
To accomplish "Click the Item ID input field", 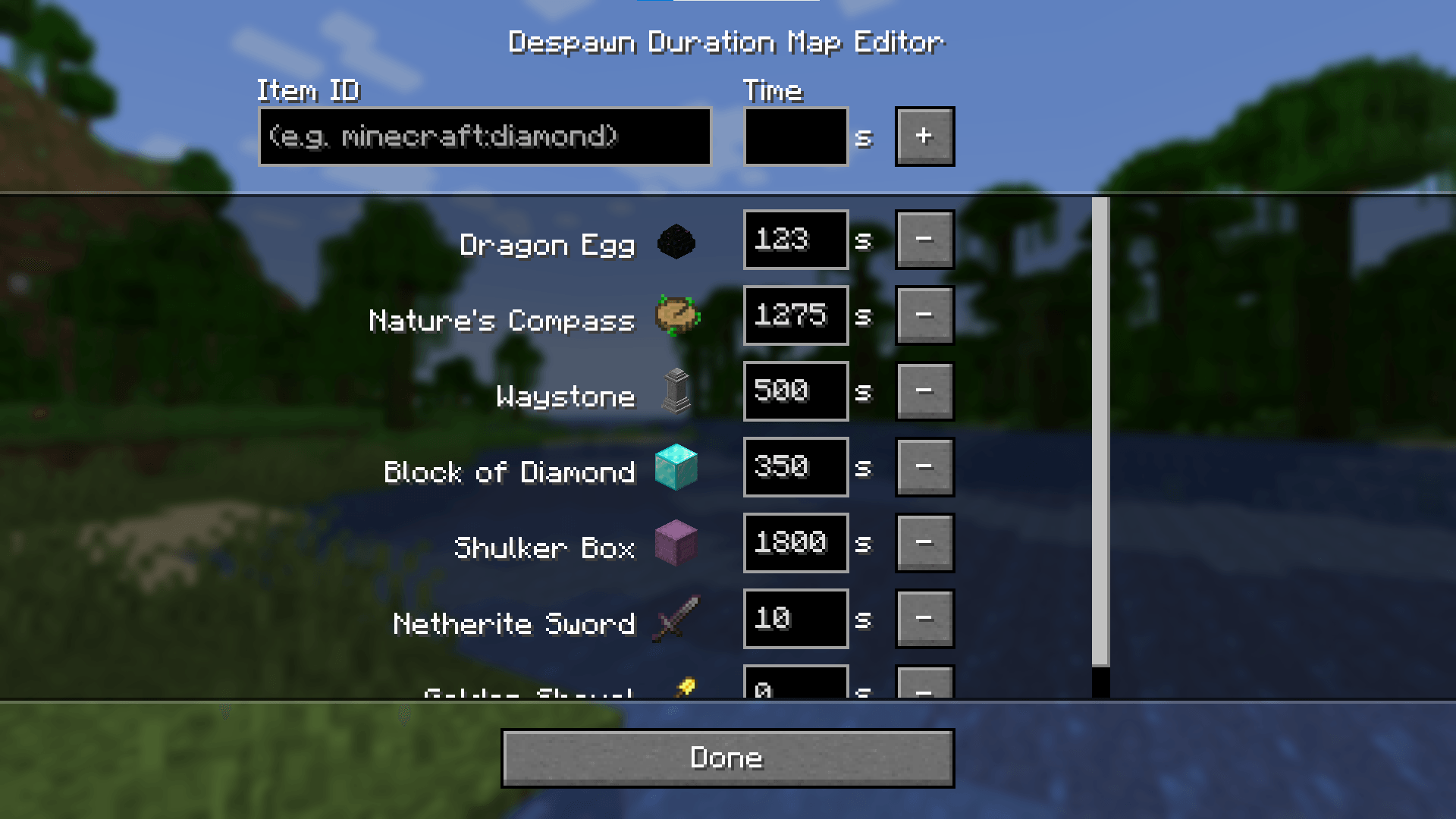I will [485, 136].
